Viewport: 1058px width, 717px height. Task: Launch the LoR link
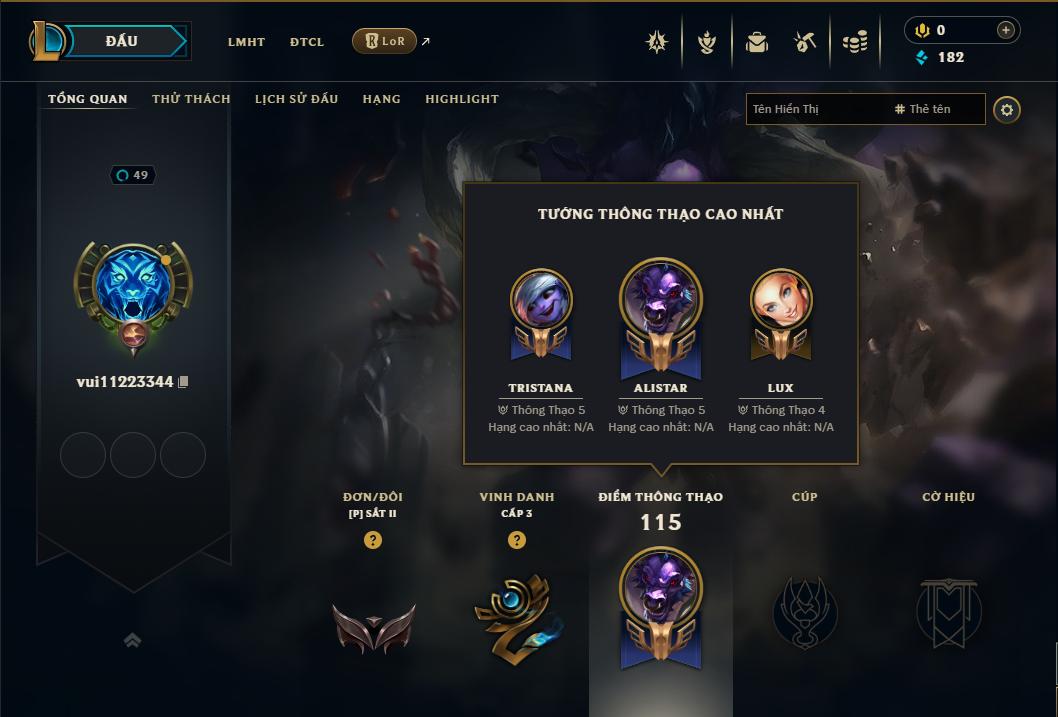point(385,41)
